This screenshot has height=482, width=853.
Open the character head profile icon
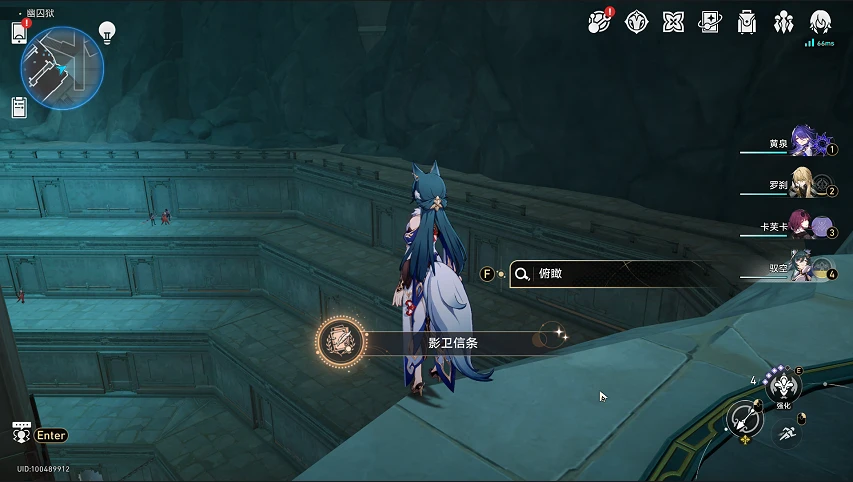coord(820,21)
